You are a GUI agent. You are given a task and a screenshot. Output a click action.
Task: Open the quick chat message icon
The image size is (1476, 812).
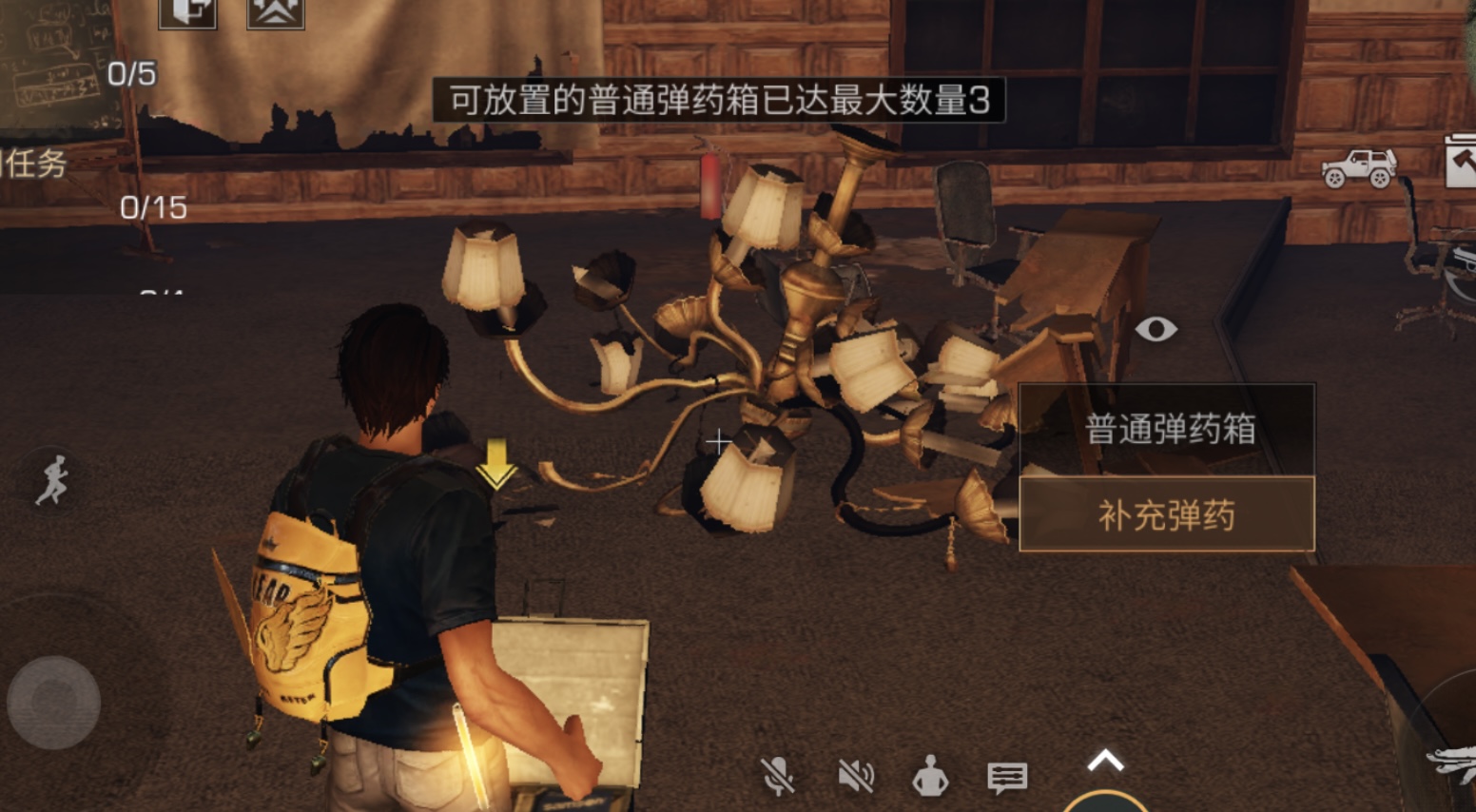1008,777
